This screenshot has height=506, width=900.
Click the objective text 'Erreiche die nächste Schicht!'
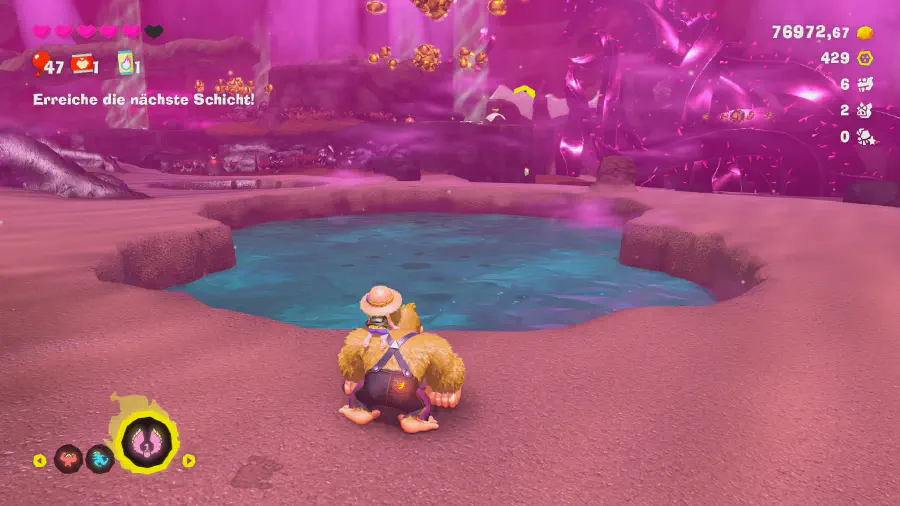144,99
